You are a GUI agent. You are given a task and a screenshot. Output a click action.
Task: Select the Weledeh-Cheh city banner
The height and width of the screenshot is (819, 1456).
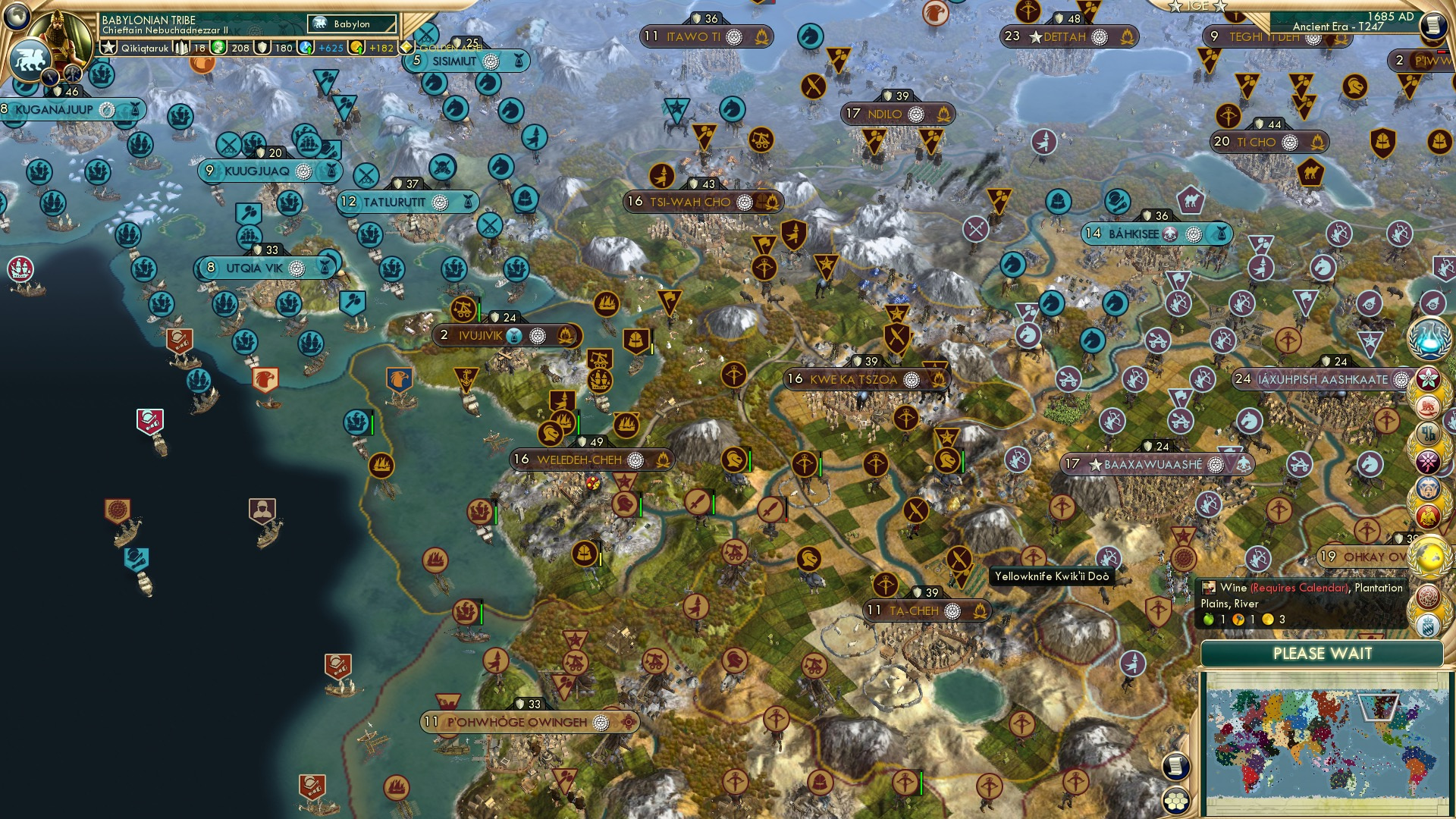(x=580, y=459)
